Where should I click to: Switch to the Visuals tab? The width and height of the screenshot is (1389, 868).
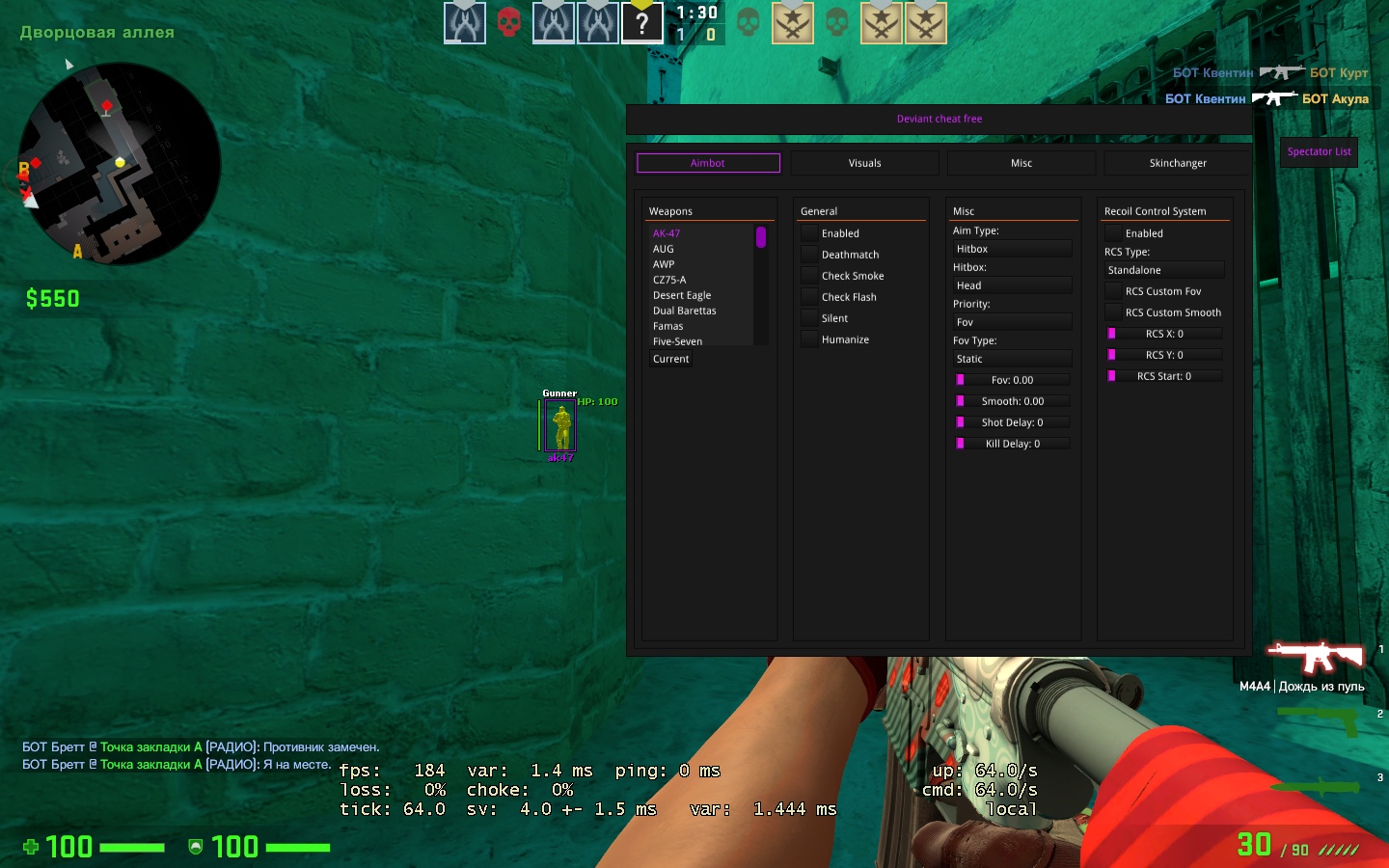click(x=864, y=163)
